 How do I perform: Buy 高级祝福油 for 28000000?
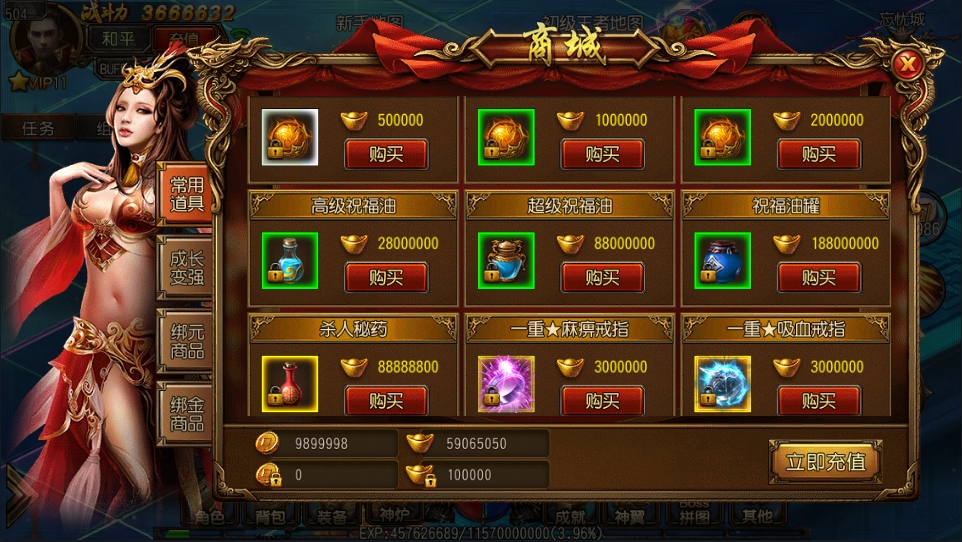[386, 277]
